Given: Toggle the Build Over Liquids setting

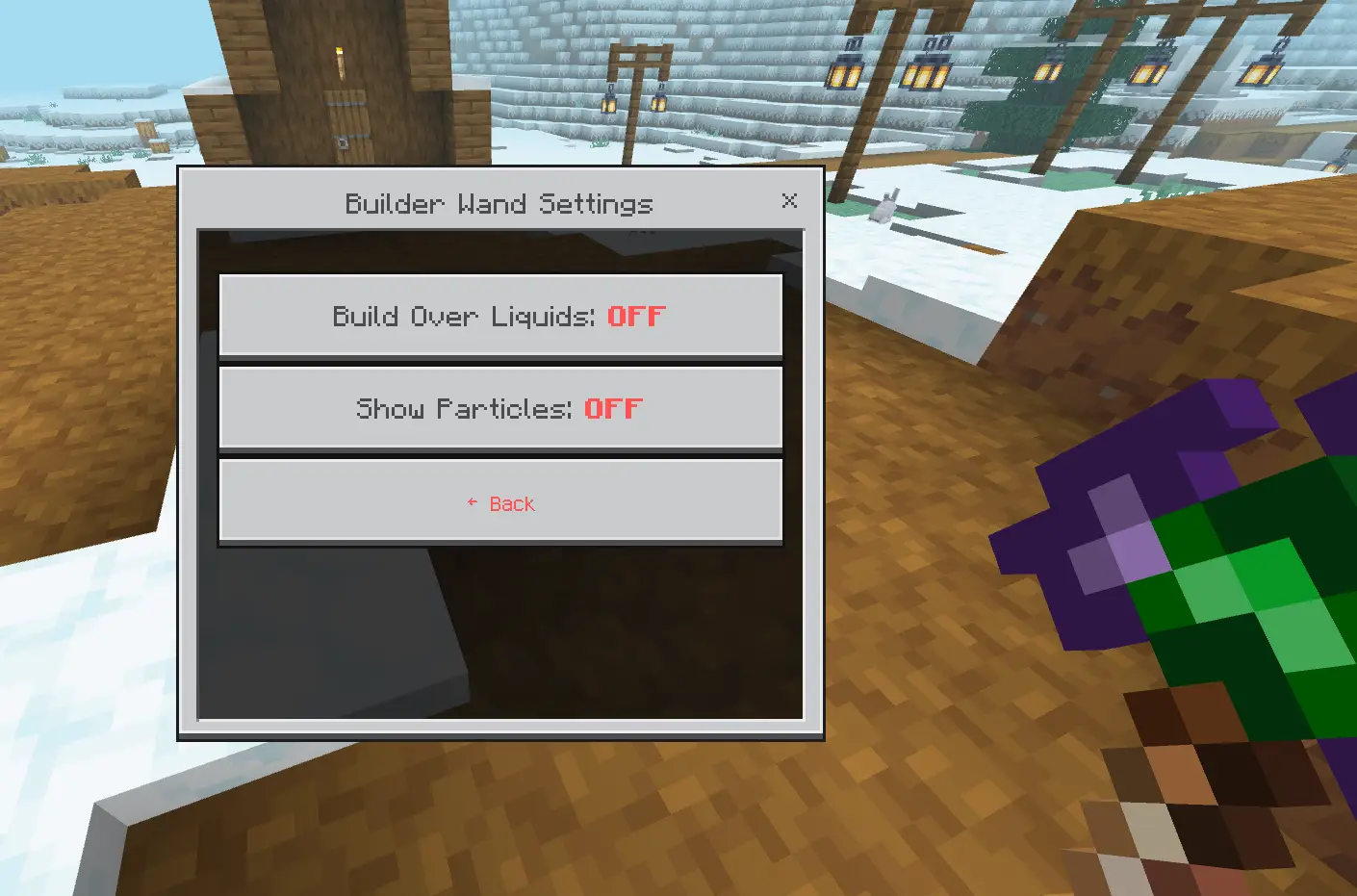Looking at the screenshot, I should click(x=500, y=316).
